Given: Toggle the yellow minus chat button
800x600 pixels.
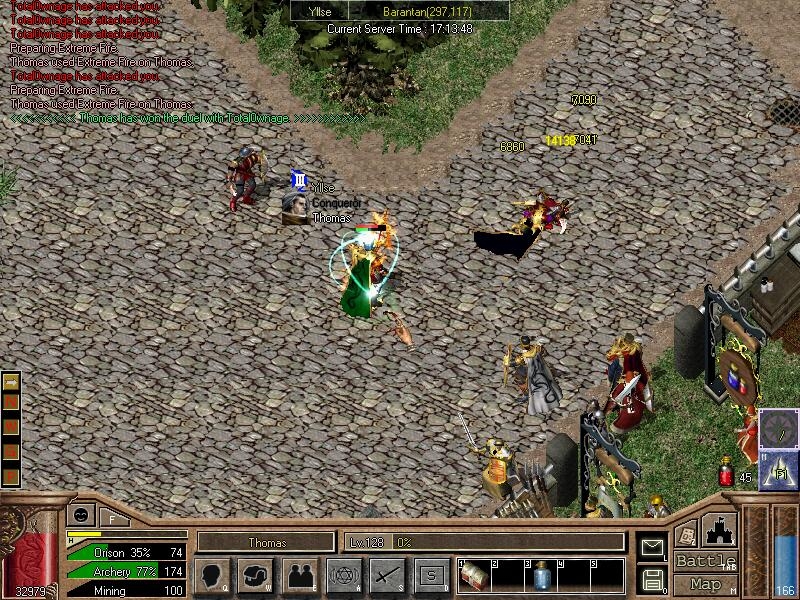Looking at the screenshot, I should tap(12, 382).
